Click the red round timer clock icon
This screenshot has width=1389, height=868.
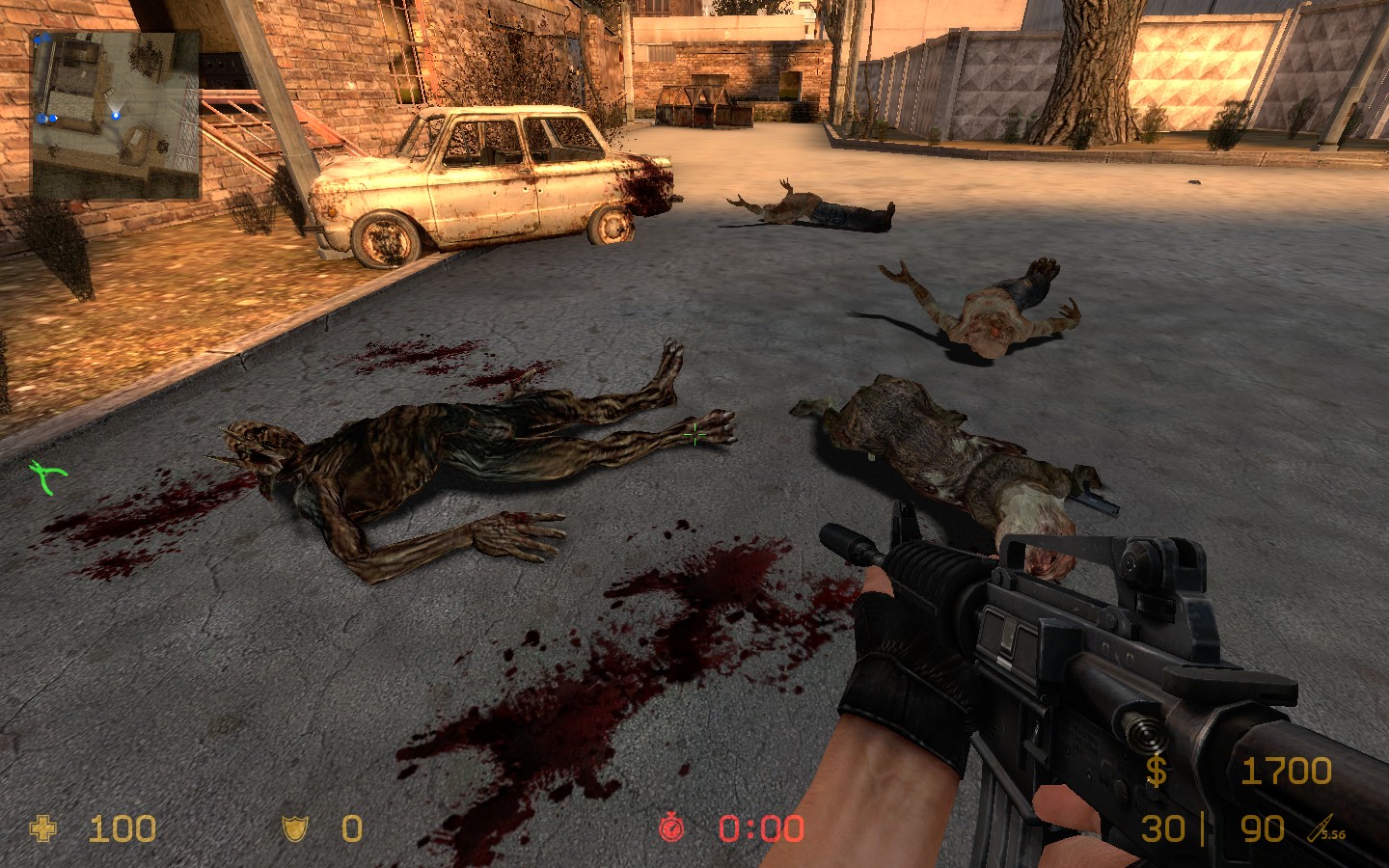(x=671, y=827)
